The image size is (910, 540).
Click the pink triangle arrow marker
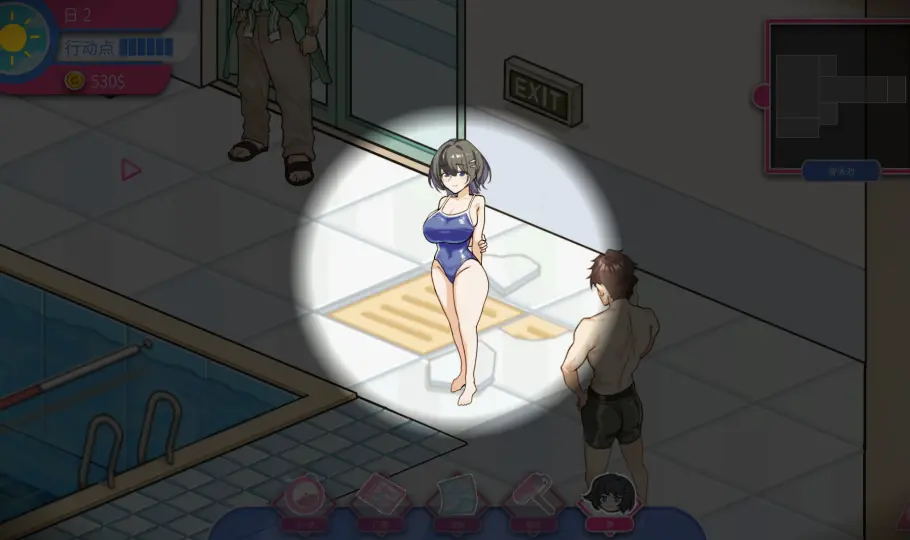[x=131, y=170]
